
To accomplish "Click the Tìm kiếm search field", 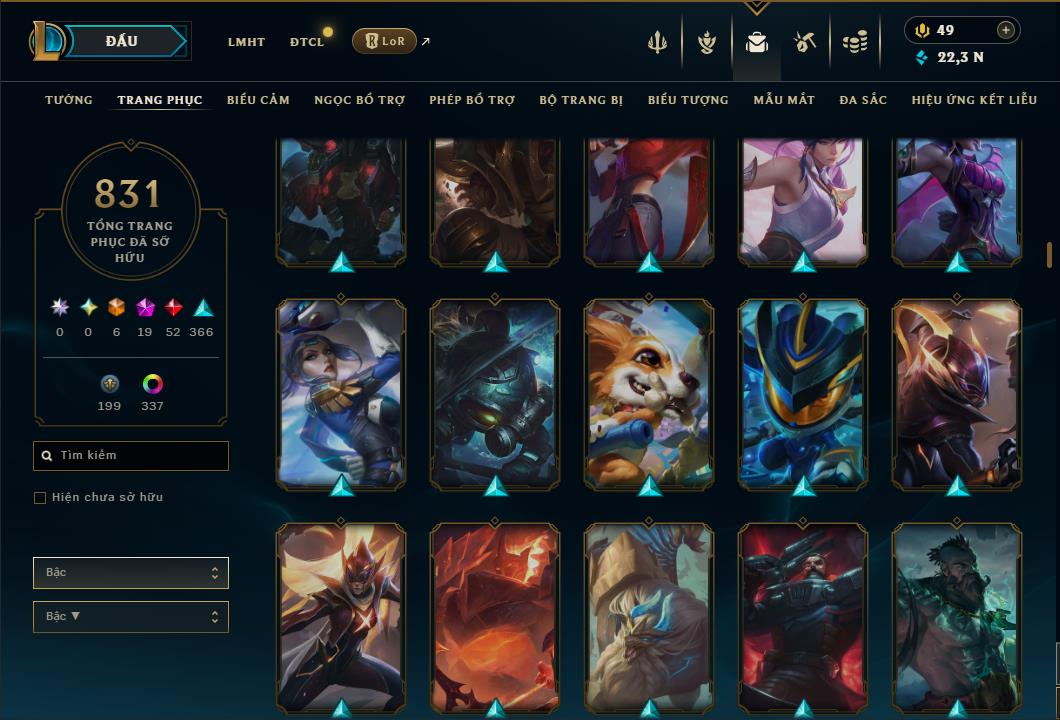I will (131, 456).
